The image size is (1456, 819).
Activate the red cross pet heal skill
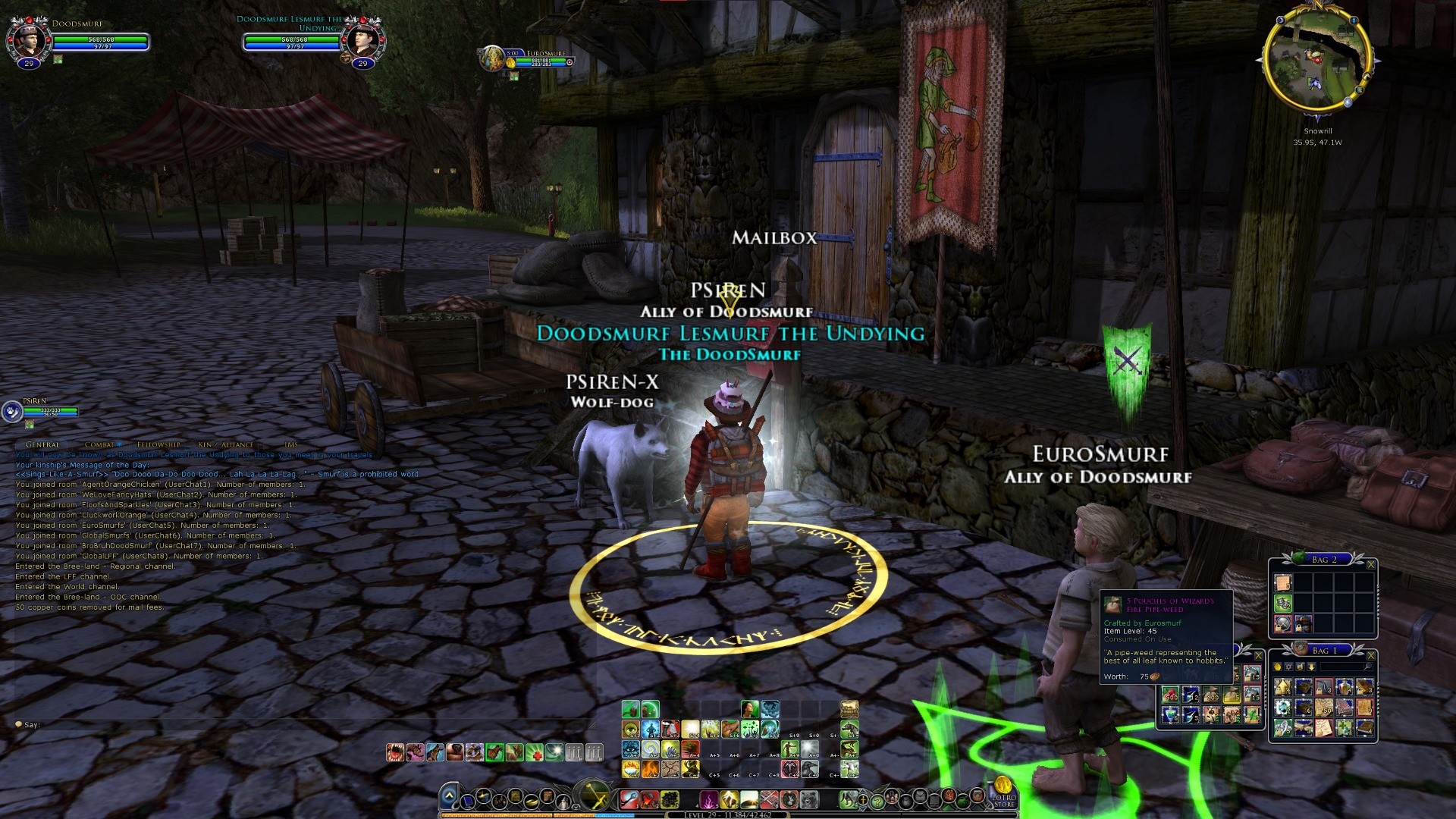click(x=535, y=752)
